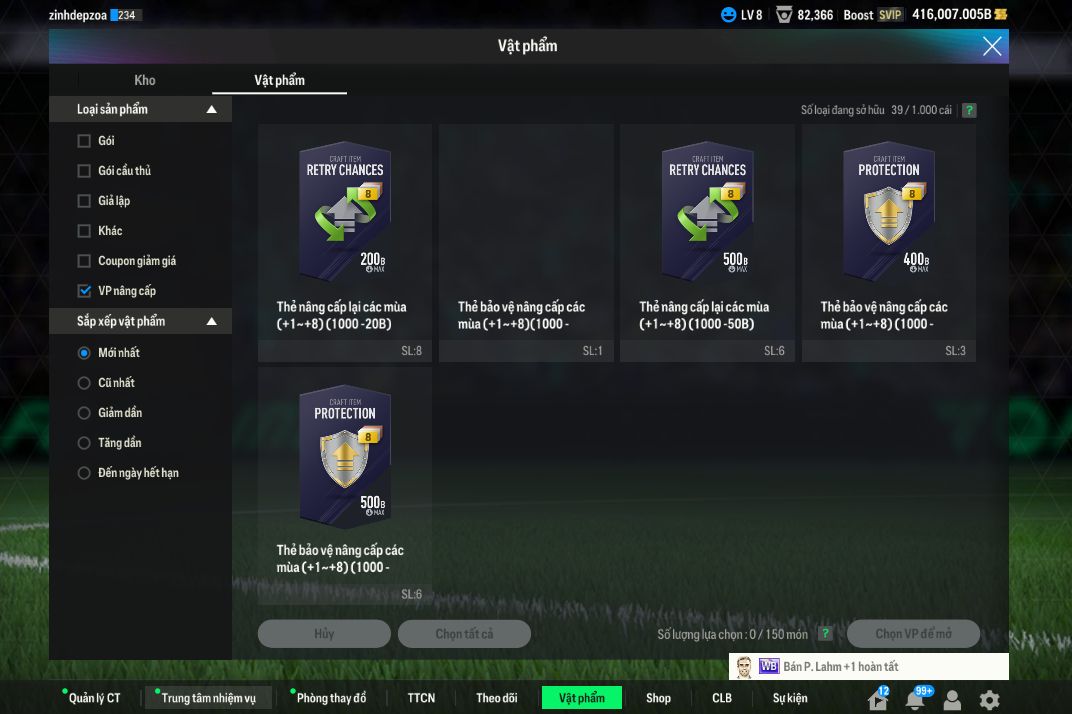Go to Trung tâm nhiệm vụ
The image size is (1072, 714).
click(208, 698)
